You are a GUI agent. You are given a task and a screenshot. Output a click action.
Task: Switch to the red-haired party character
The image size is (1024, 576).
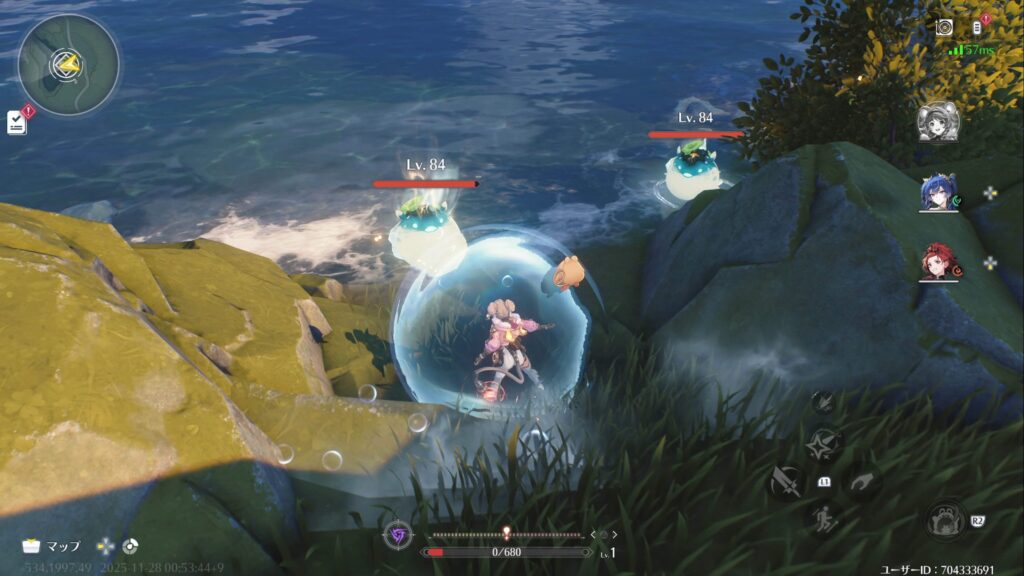click(x=938, y=263)
